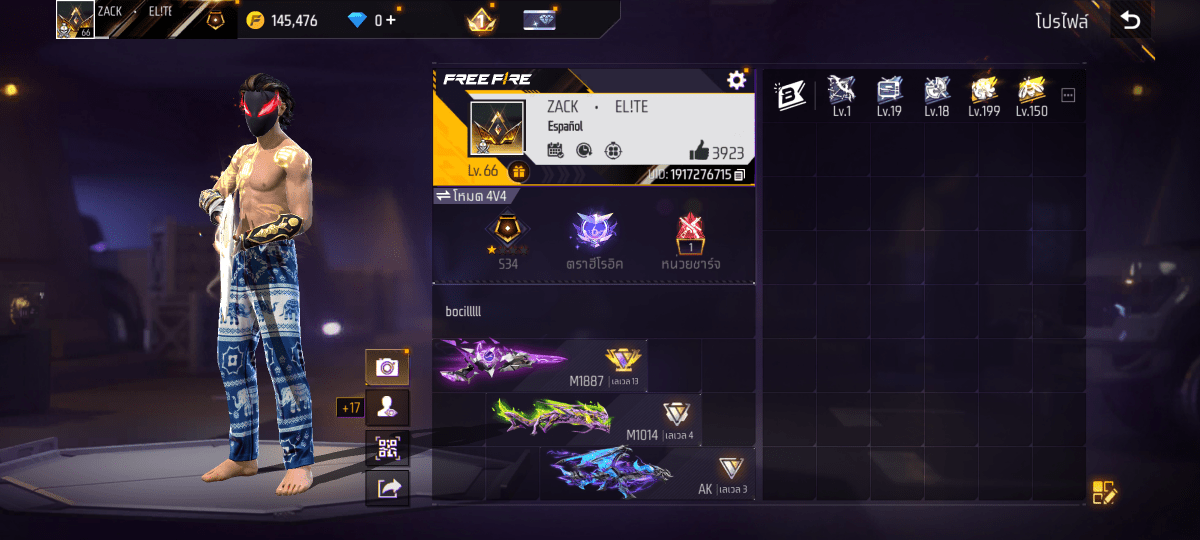The height and width of the screenshot is (540, 1200).
Task: Open the character viewer silhouette button
Action: (387, 408)
